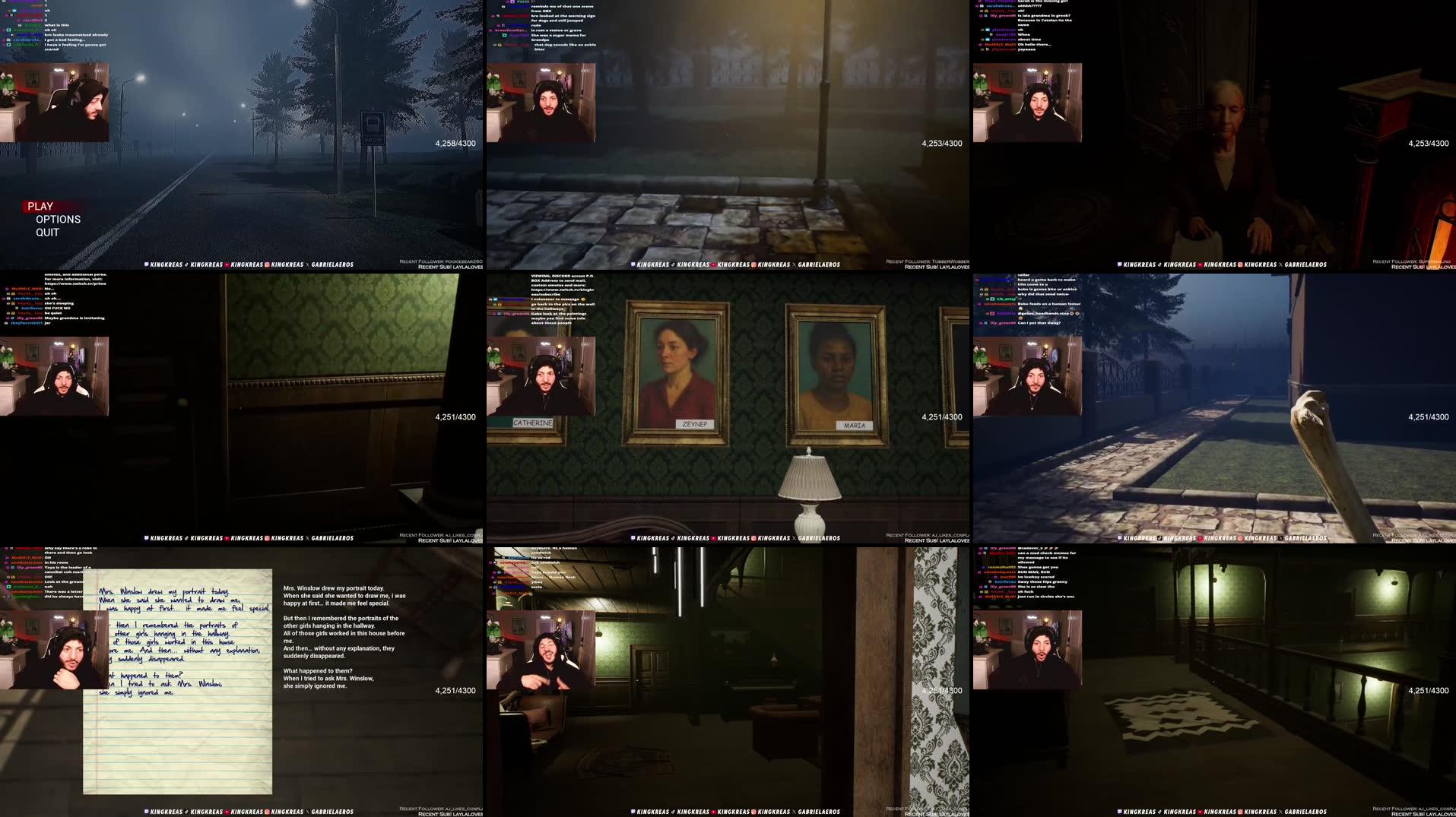Click the Discord icon beside KINGKREAS
This screenshot has height=817, width=1456.
click(186, 264)
